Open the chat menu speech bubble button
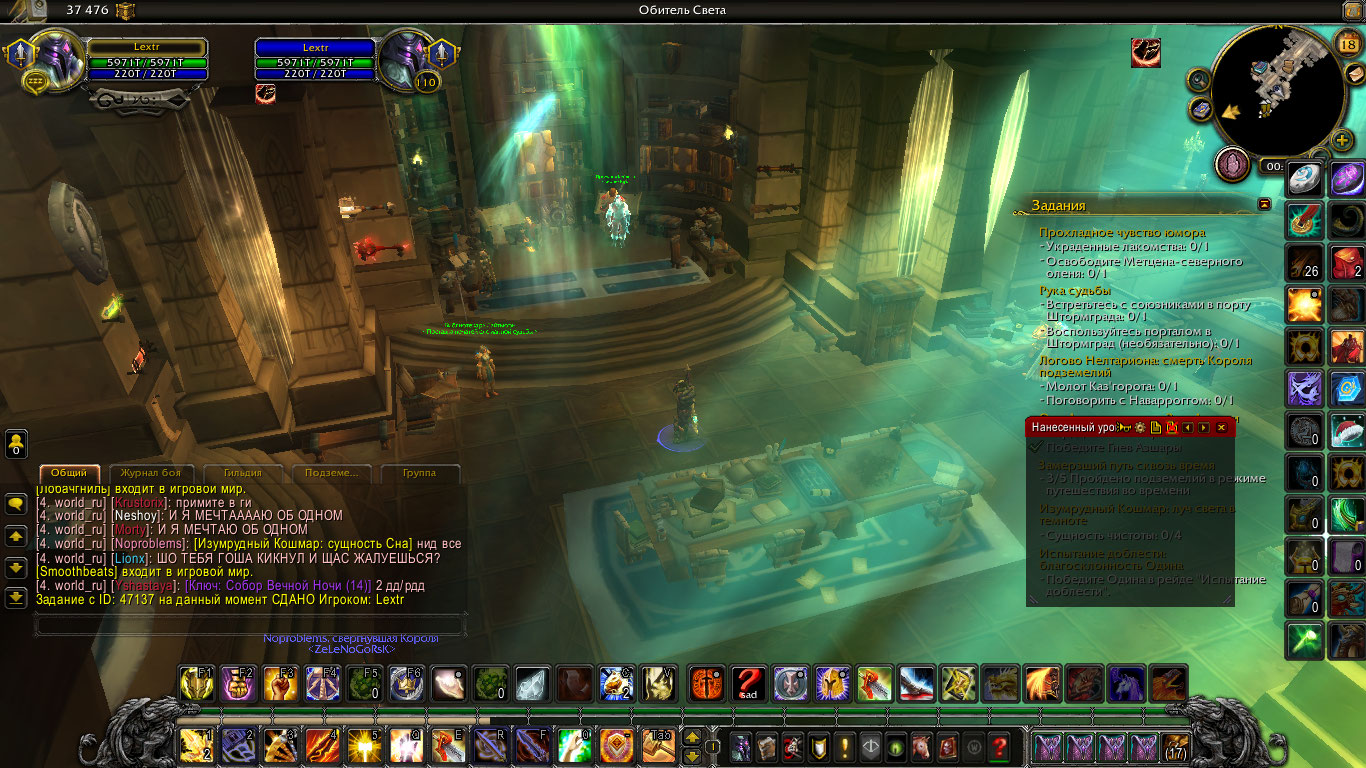The image size is (1366, 768). pyautogui.click(x=16, y=505)
